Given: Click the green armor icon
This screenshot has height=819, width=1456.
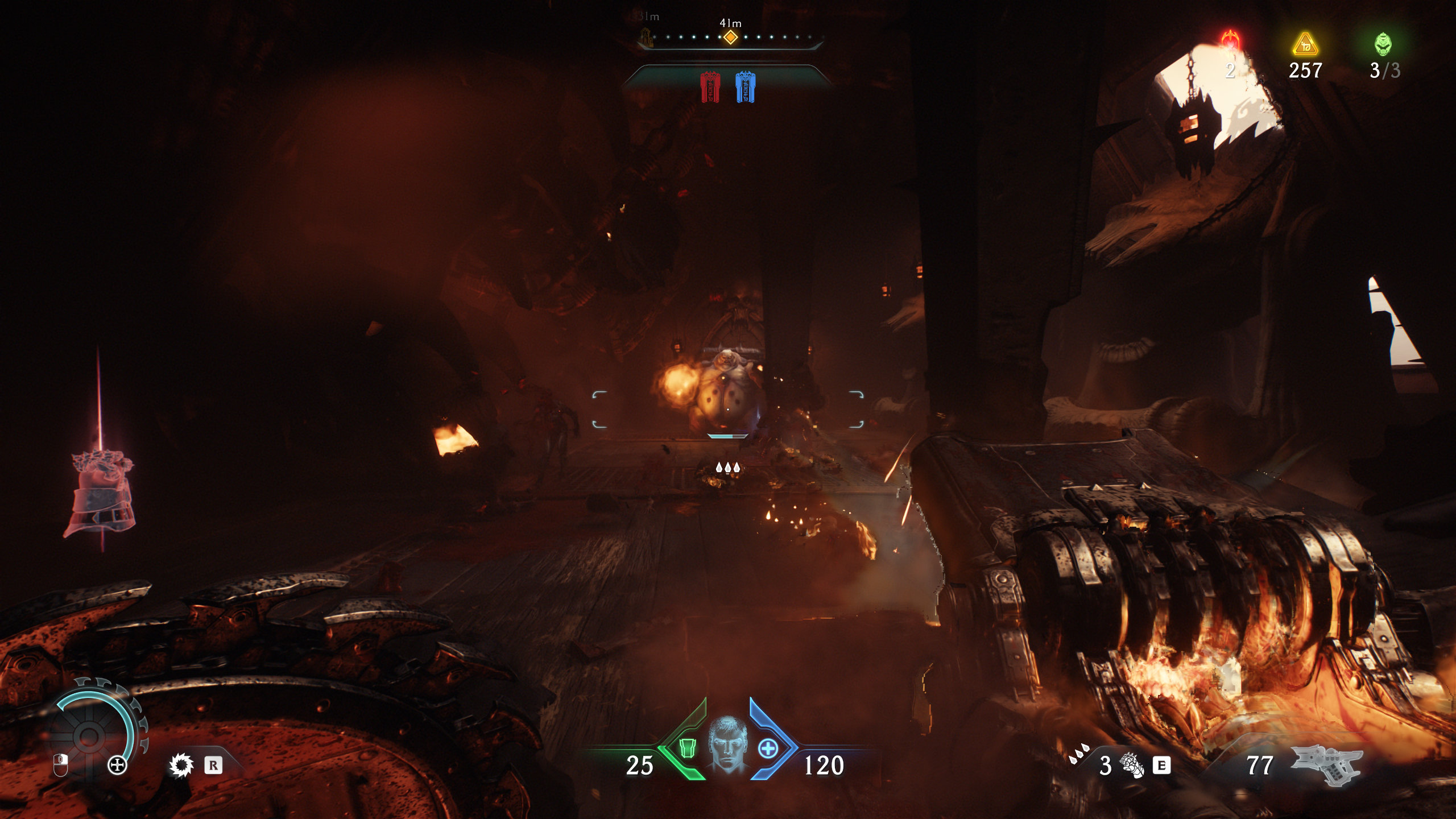Looking at the screenshot, I should [688, 748].
